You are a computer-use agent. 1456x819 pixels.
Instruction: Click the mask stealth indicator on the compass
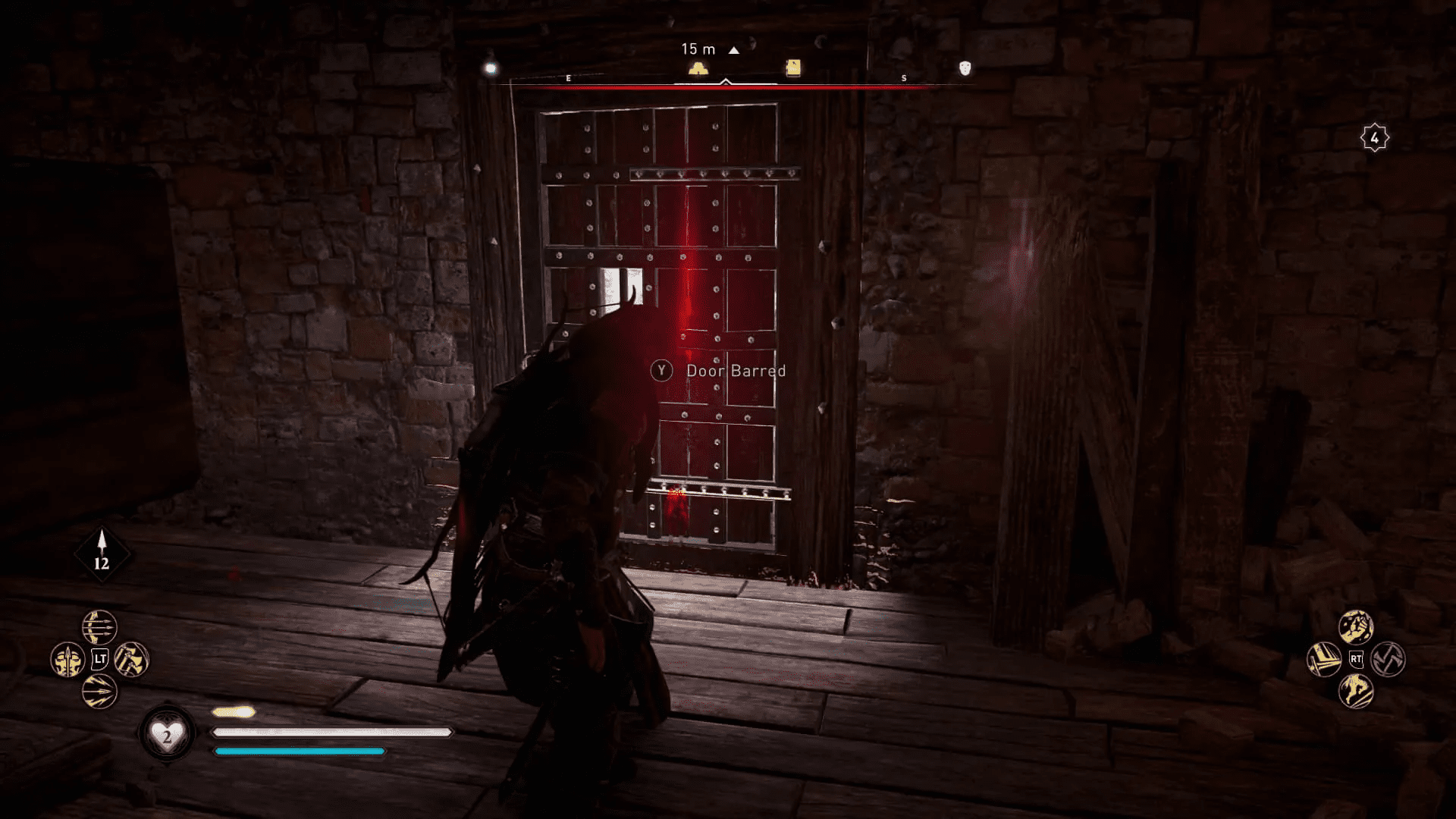964,69
